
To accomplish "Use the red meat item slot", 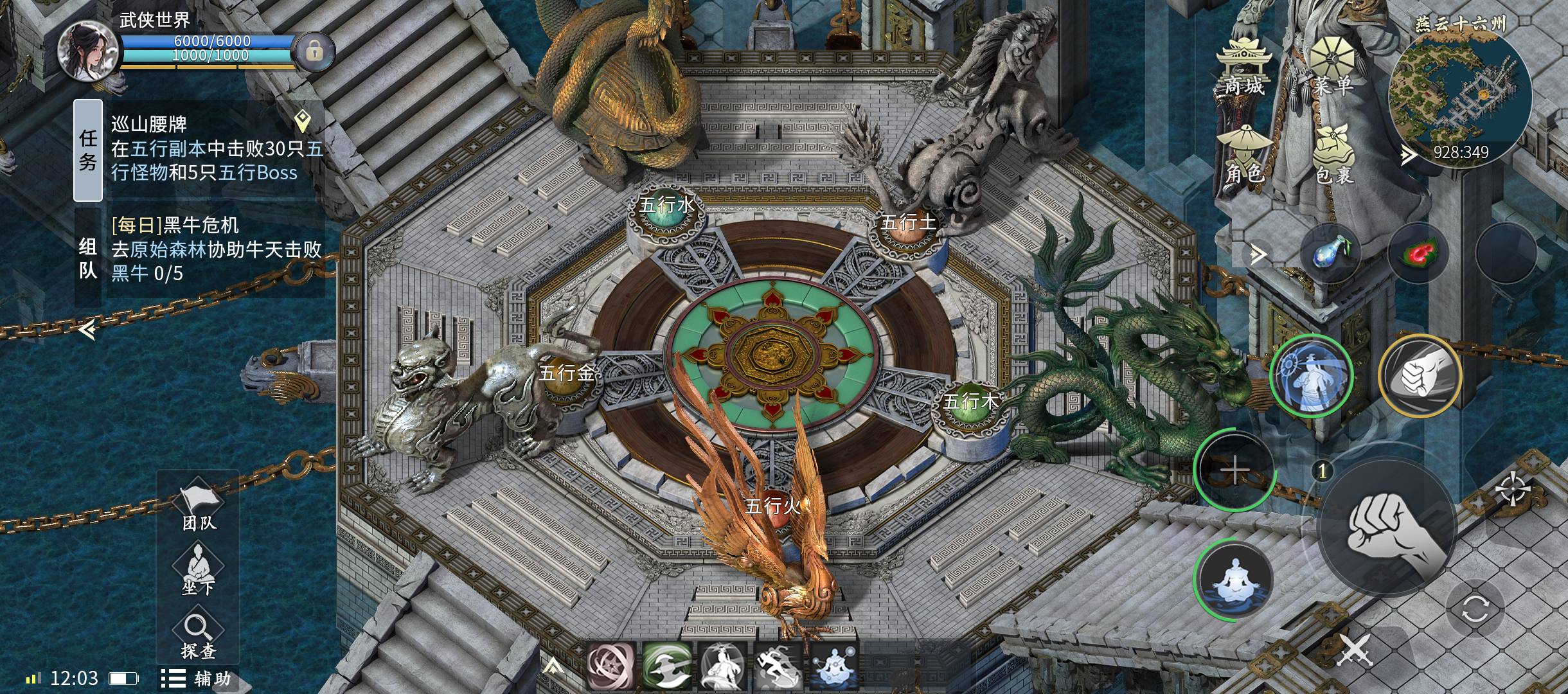I will tap(1419, 253).
